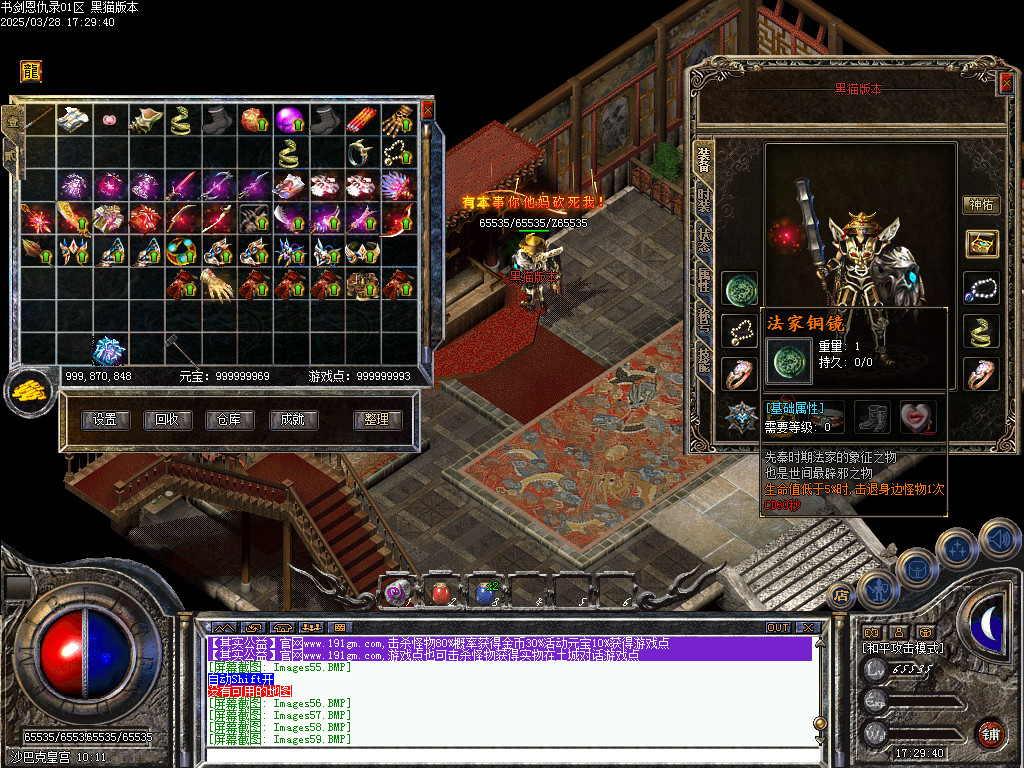Screen dimensions: 1024x768
Task: Select the equipped pearl necklace slot
Action: (980, 288)
